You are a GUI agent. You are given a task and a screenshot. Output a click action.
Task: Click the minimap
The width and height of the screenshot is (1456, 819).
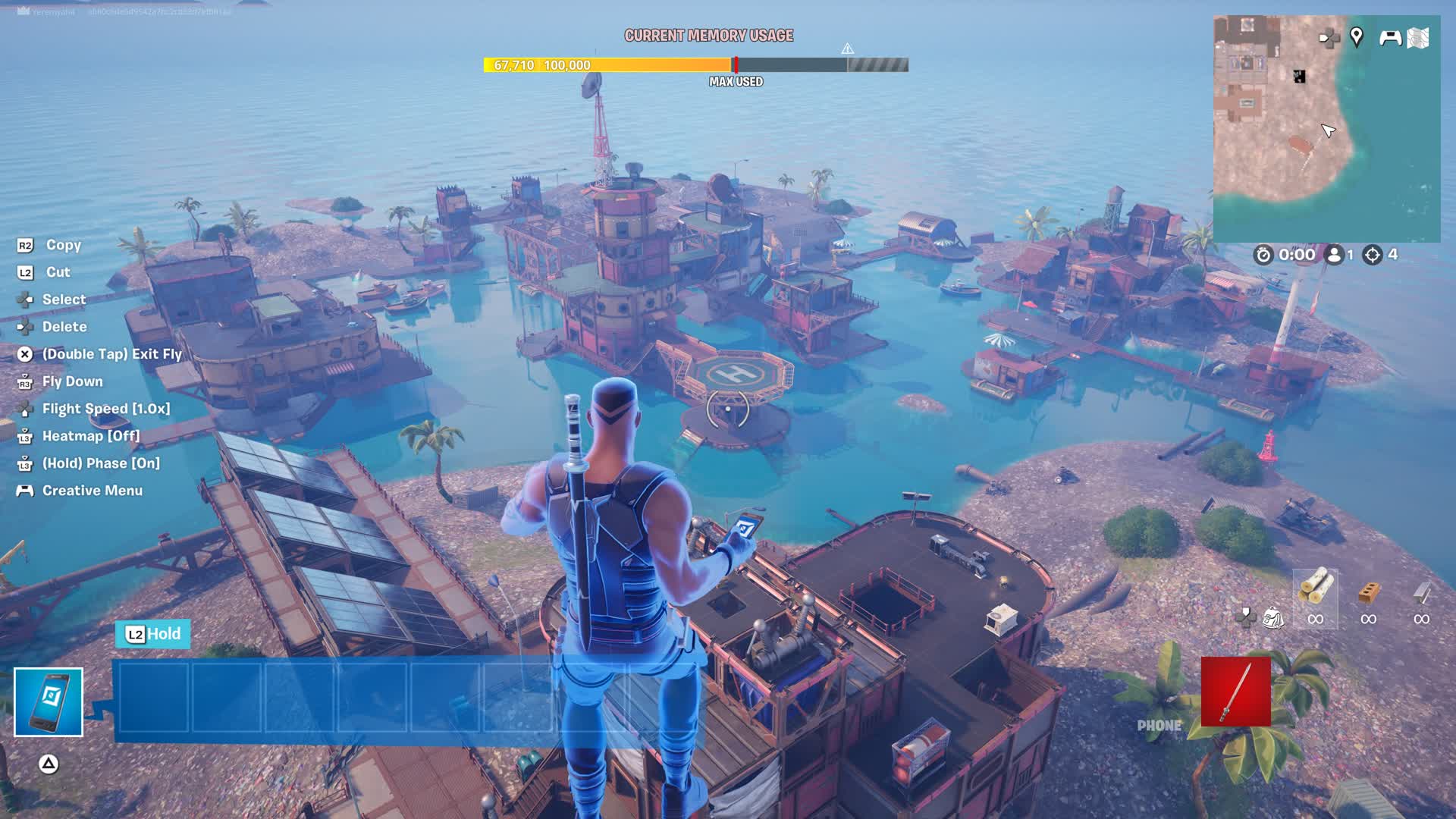1326,129
